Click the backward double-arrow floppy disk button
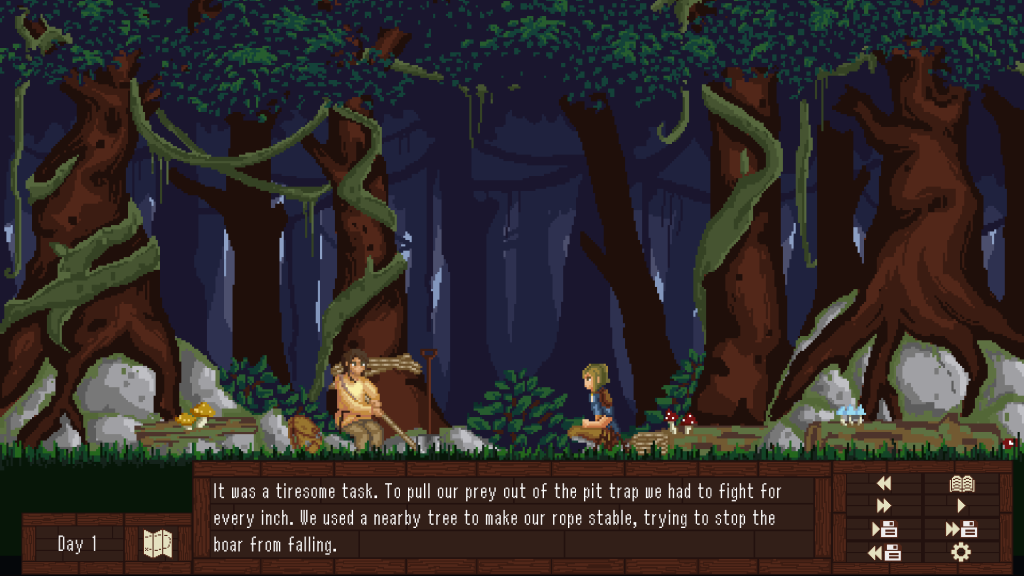 884,552
